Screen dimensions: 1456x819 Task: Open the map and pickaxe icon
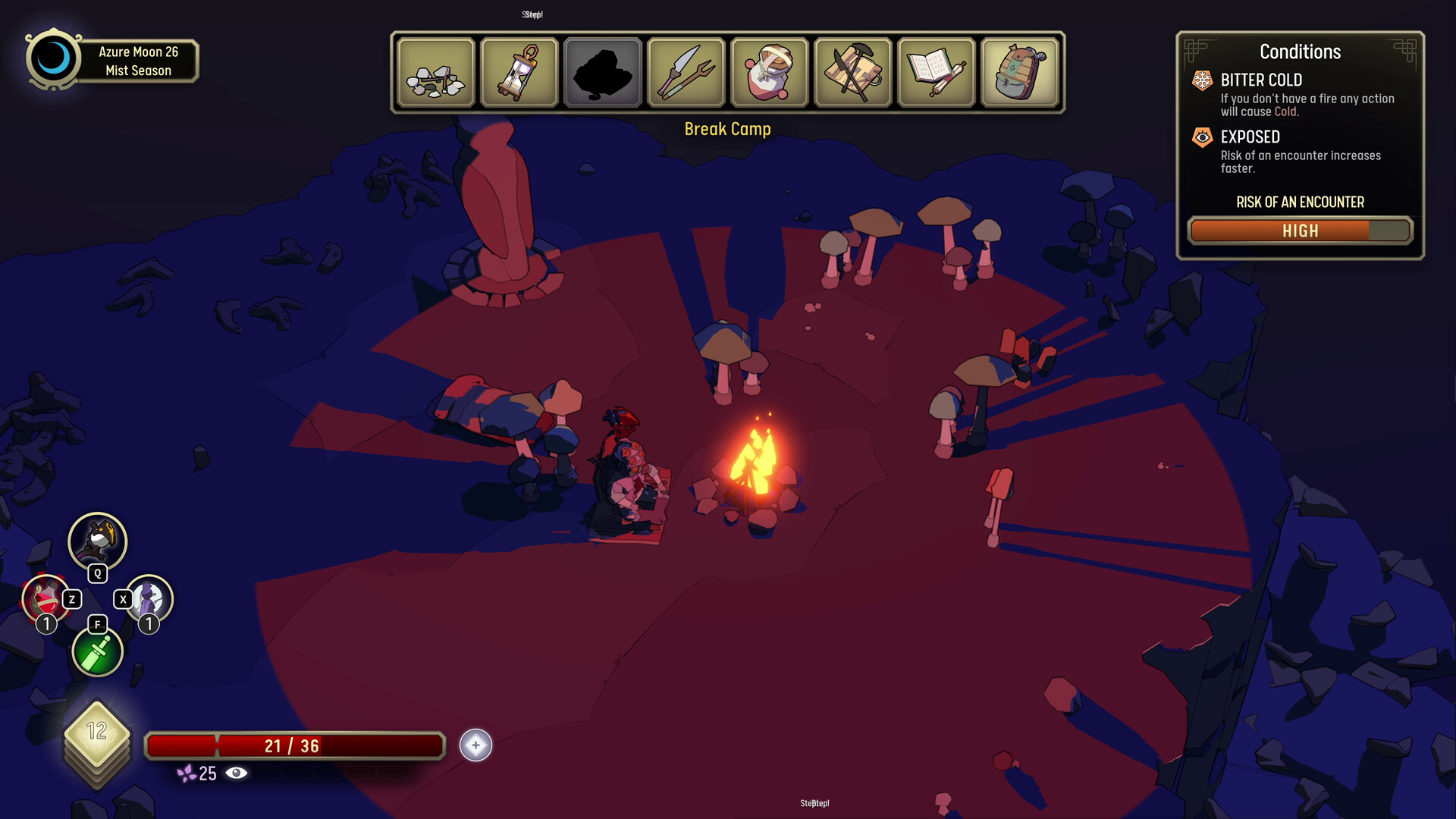pos(852,72)
